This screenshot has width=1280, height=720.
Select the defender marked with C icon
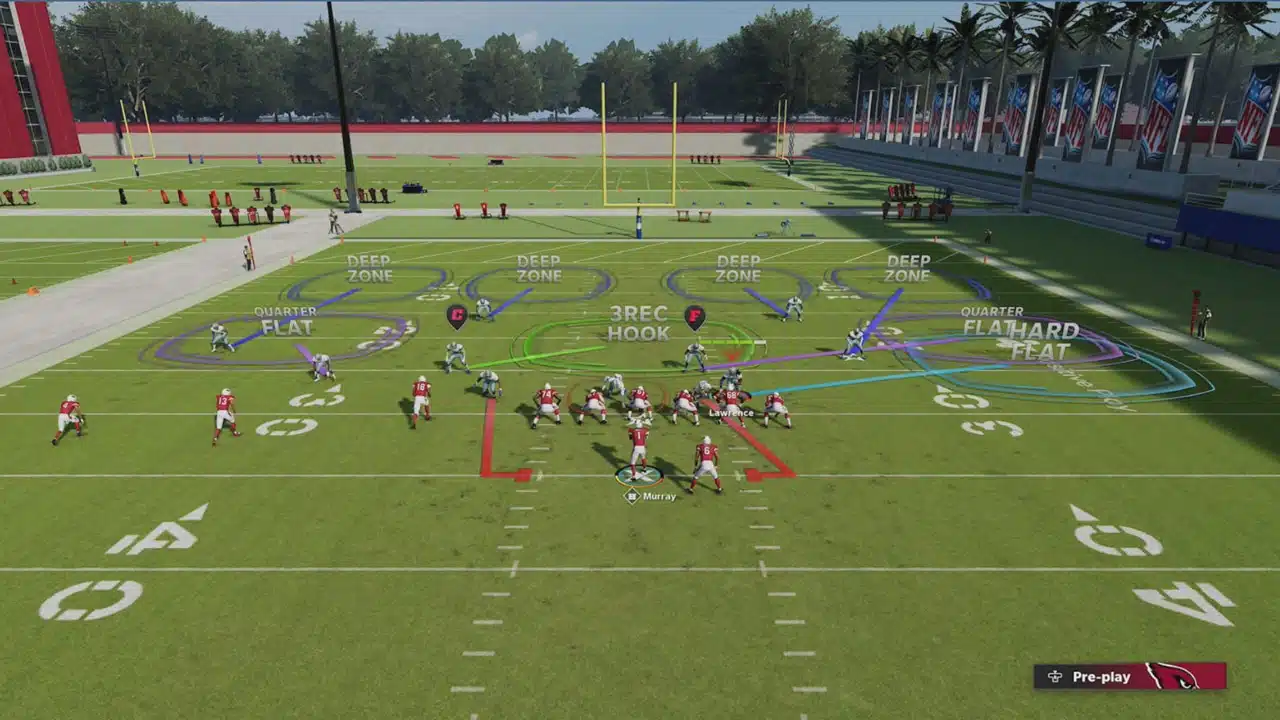(x=457, y=317)
